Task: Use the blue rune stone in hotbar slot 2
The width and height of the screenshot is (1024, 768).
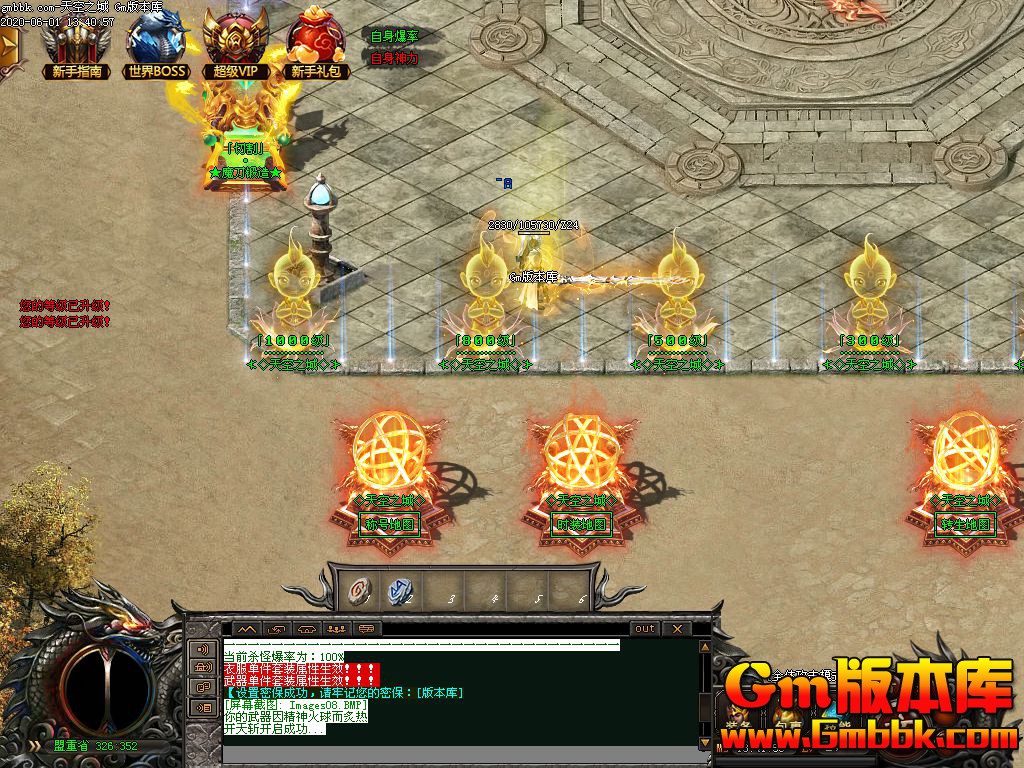Action: tap(399, 591)
